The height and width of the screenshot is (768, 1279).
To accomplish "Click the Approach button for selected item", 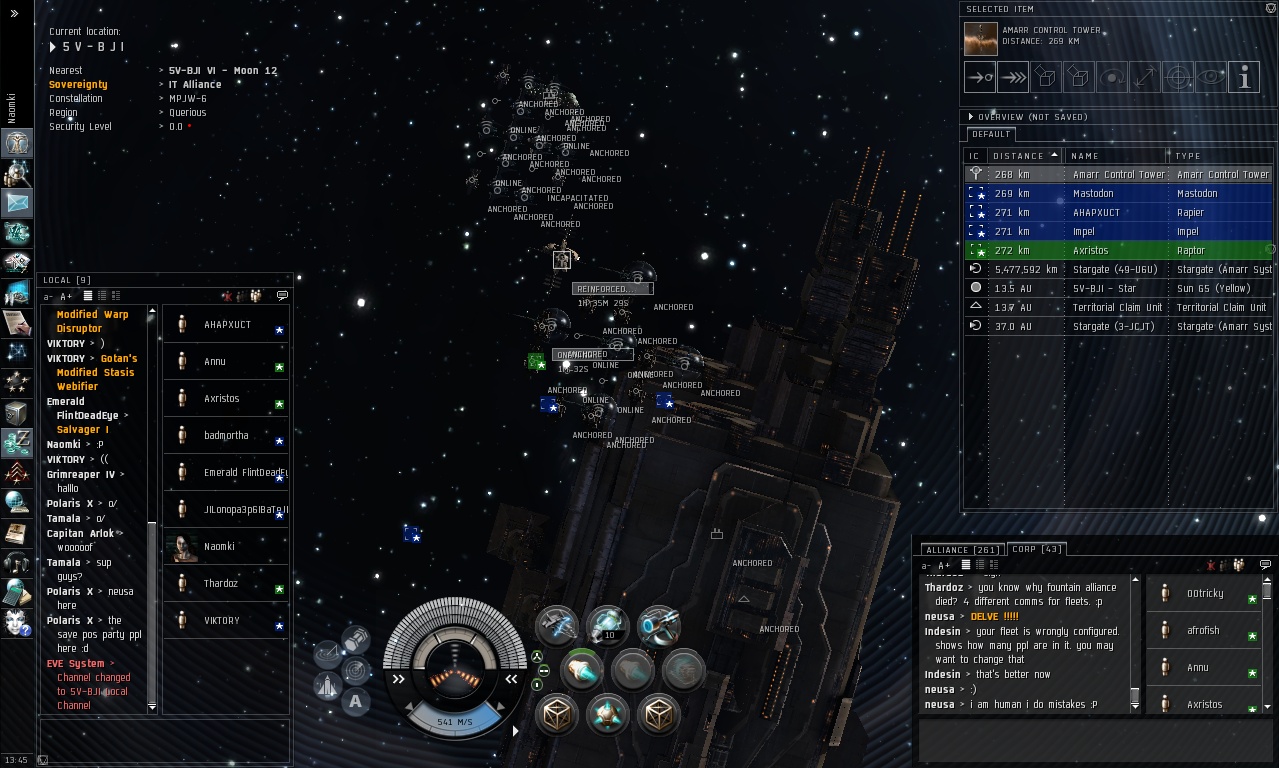I will click(x=980, y=76).
